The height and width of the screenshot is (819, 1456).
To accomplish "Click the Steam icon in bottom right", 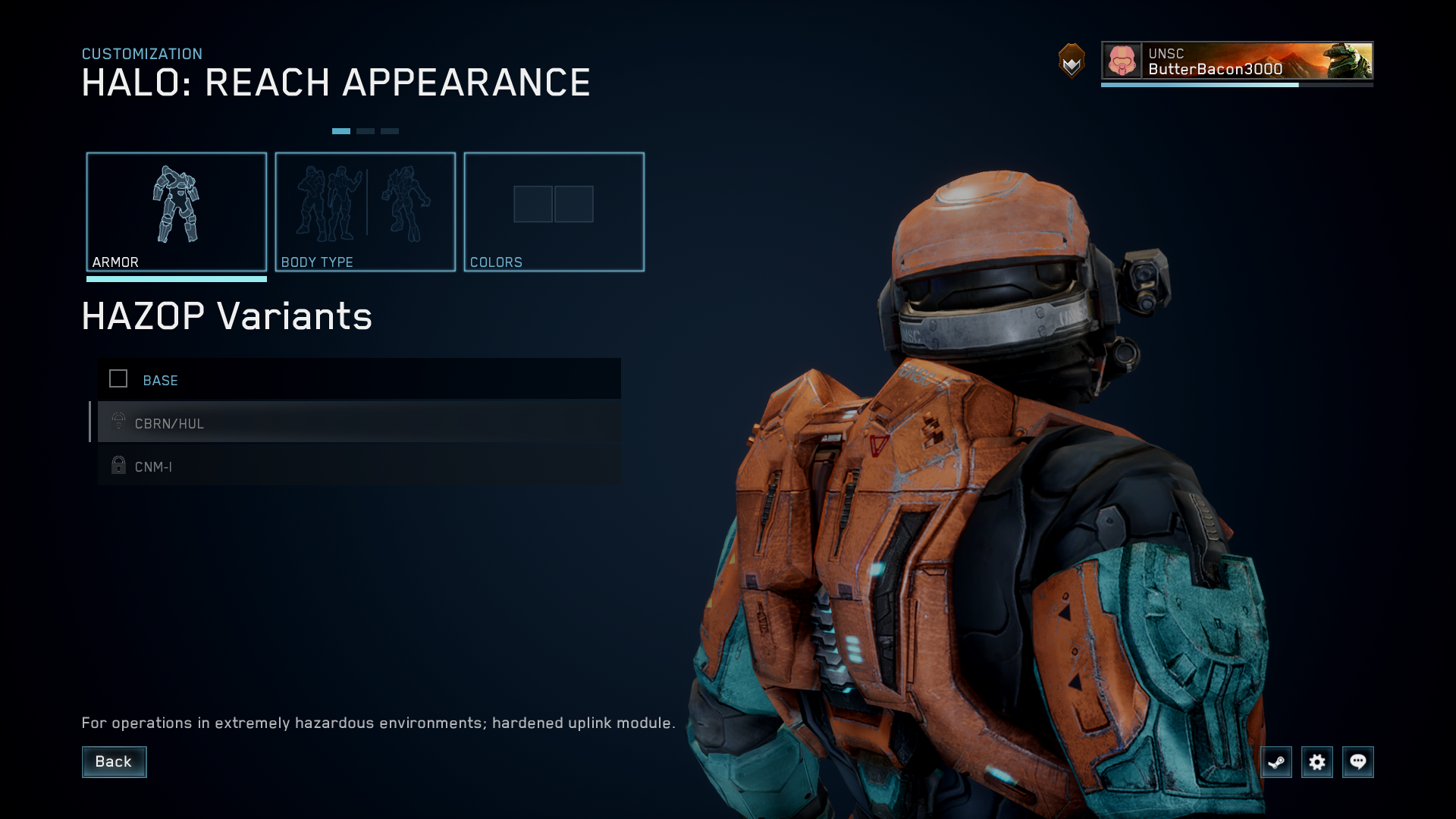I will pyautogui.click(x=1276, y=762).
